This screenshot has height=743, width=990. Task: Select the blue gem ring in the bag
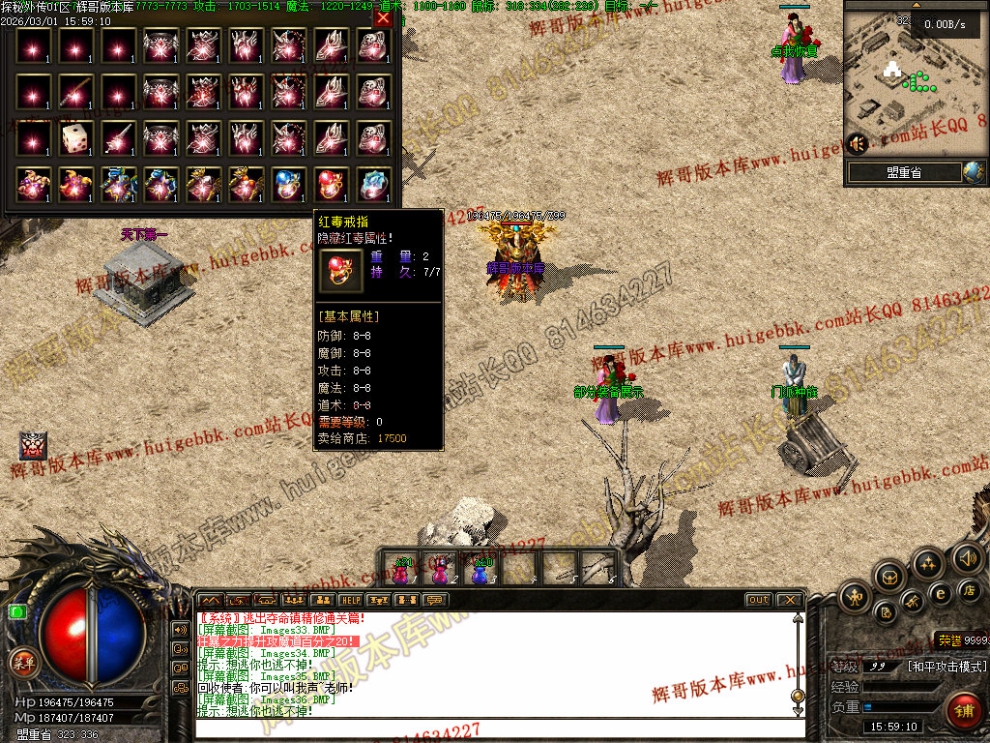289,184
